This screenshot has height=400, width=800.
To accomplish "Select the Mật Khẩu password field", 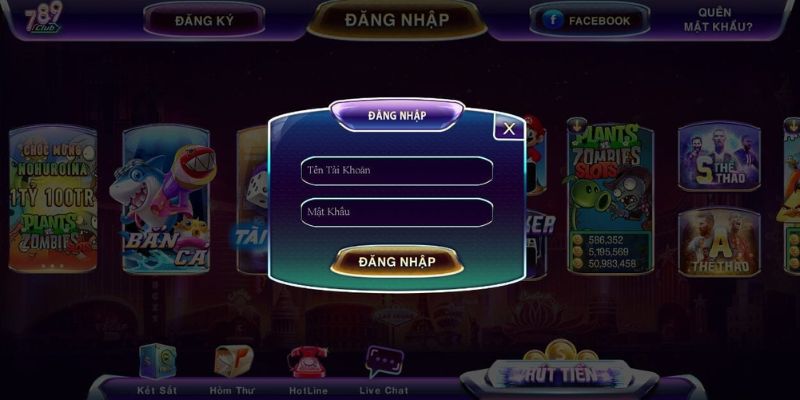I will 397,212.
